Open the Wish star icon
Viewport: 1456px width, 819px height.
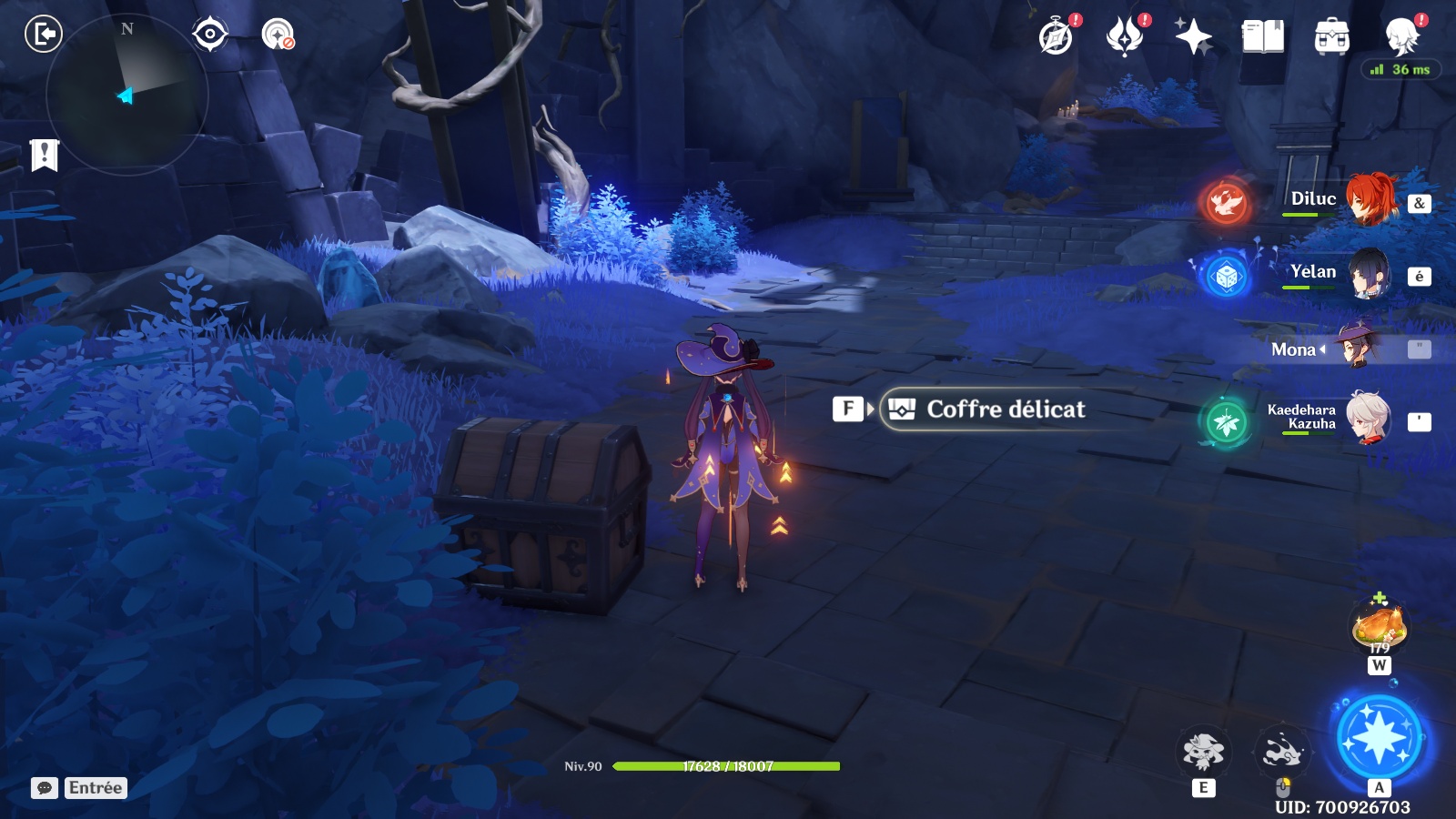coord(1193,37)
